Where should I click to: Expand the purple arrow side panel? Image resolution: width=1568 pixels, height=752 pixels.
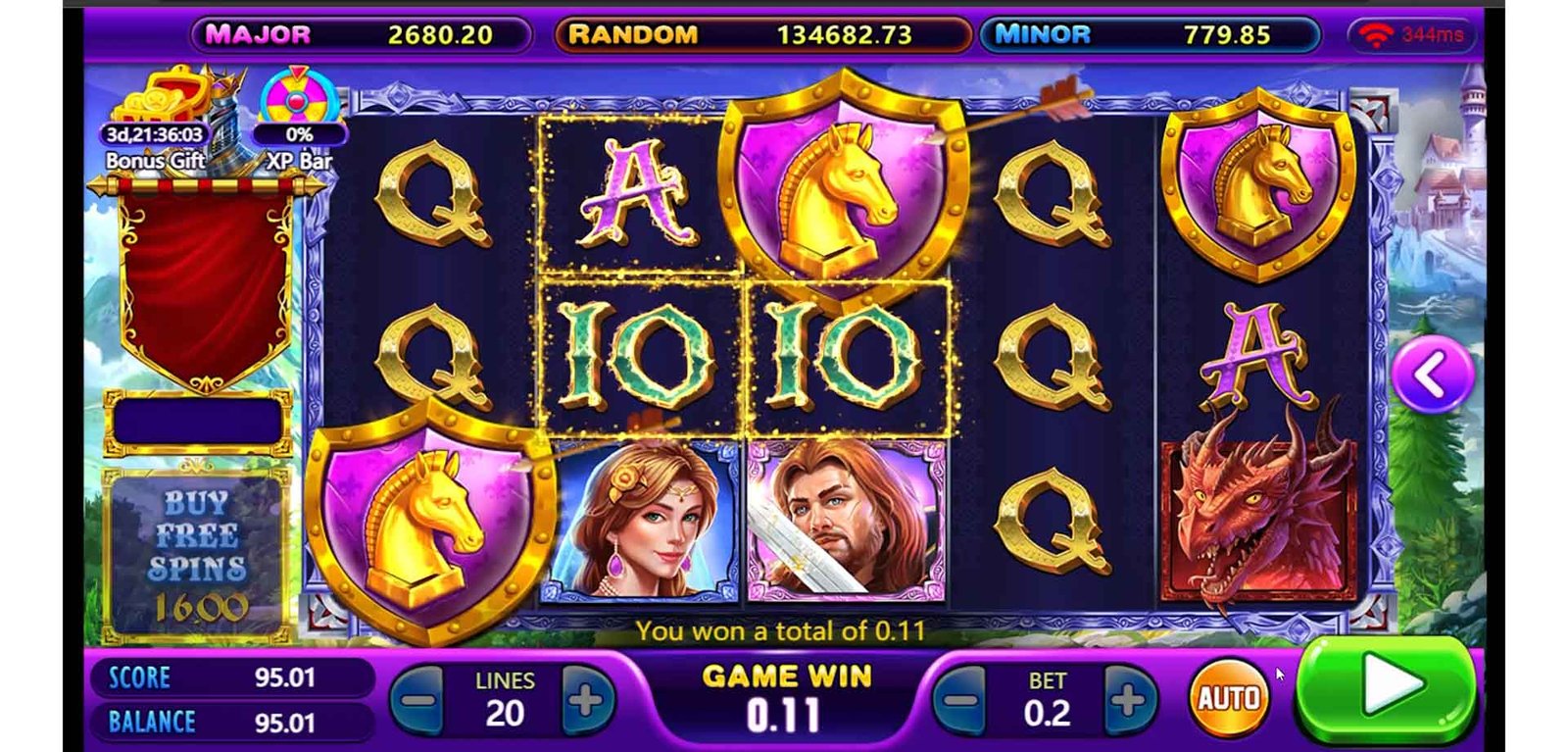coord(1431,374)
